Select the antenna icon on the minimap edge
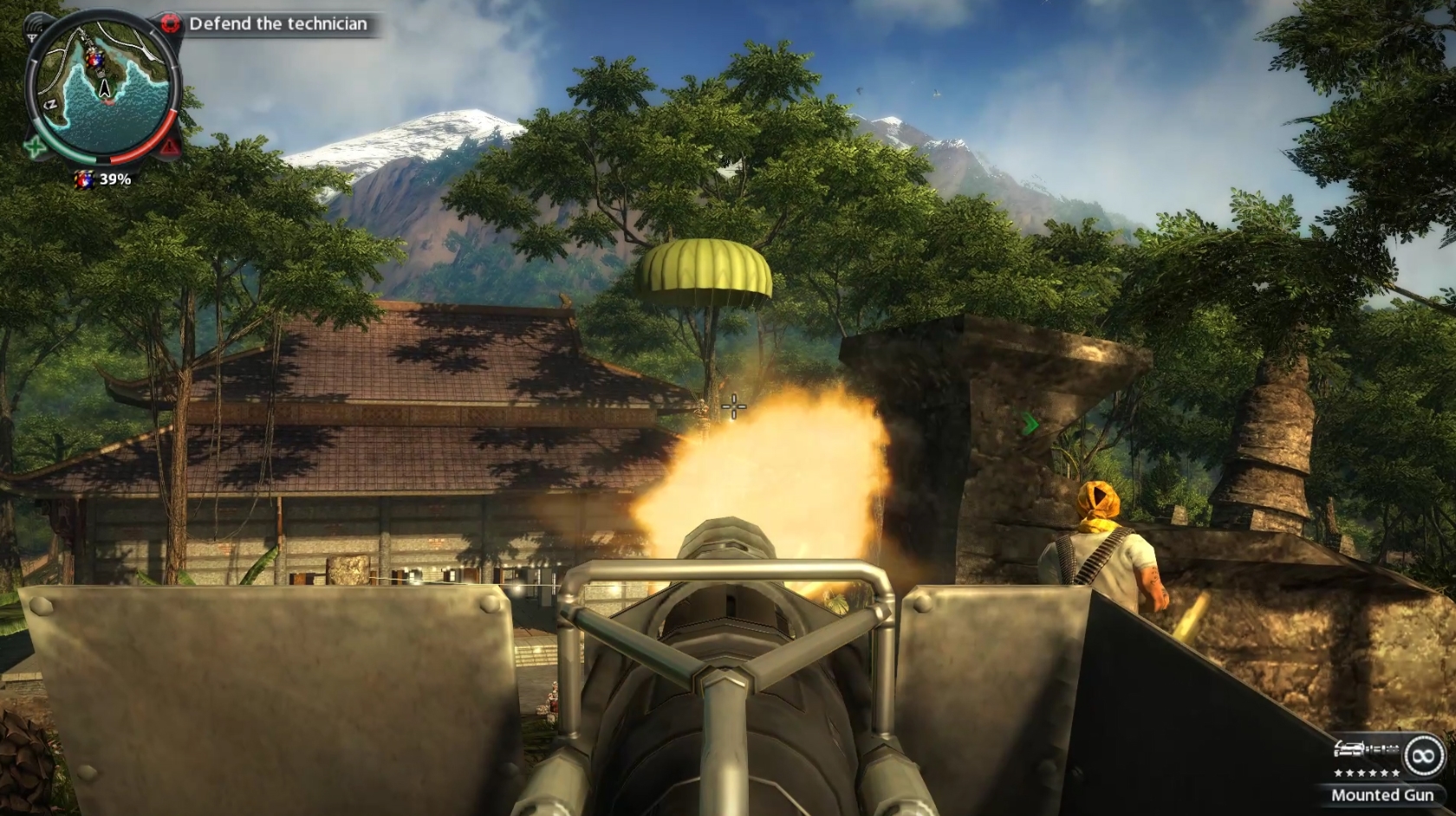The height and width of the screenshot is (816, 1456). pos(32,37)
